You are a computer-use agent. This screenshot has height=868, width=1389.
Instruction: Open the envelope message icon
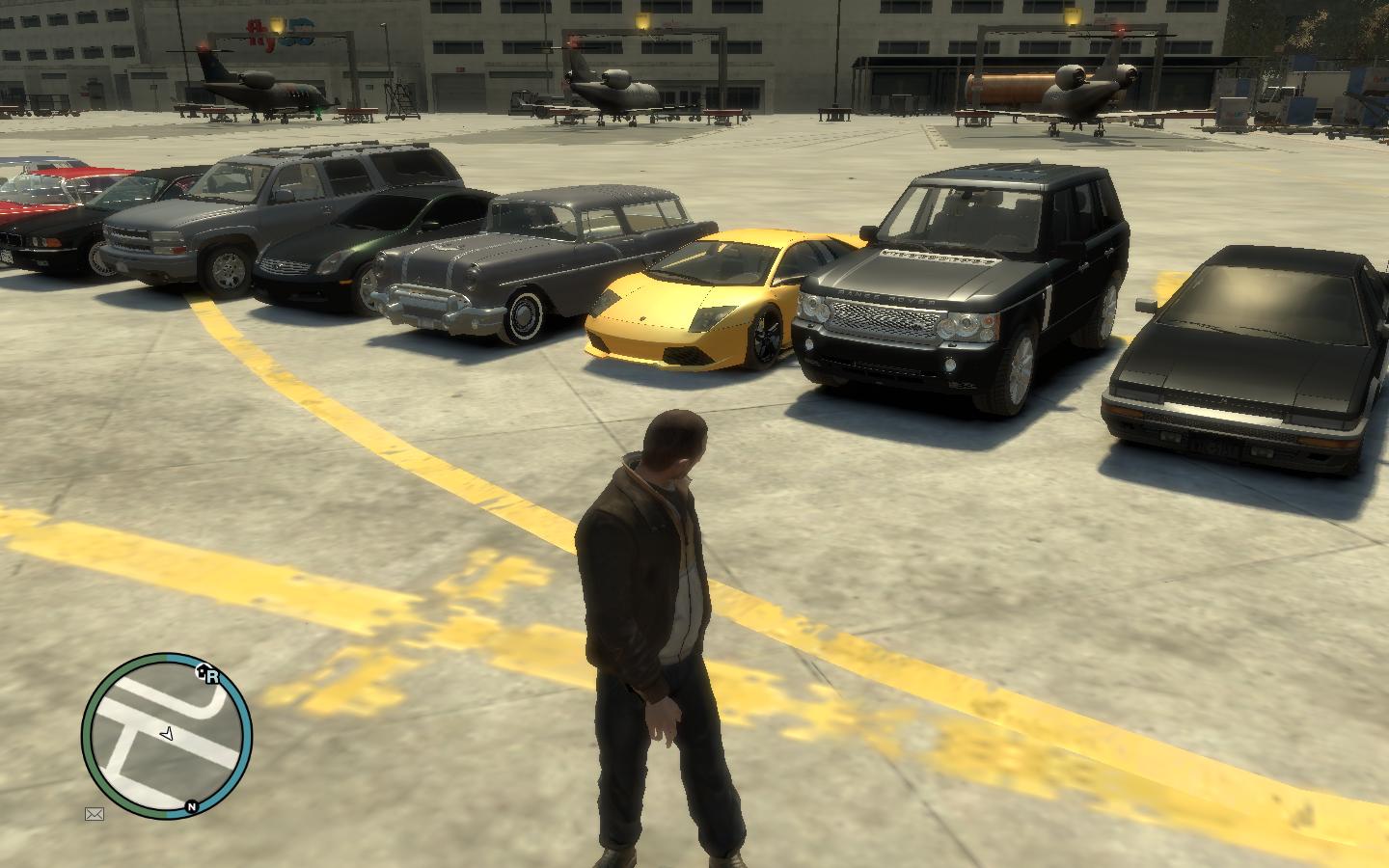coord(95,814)
